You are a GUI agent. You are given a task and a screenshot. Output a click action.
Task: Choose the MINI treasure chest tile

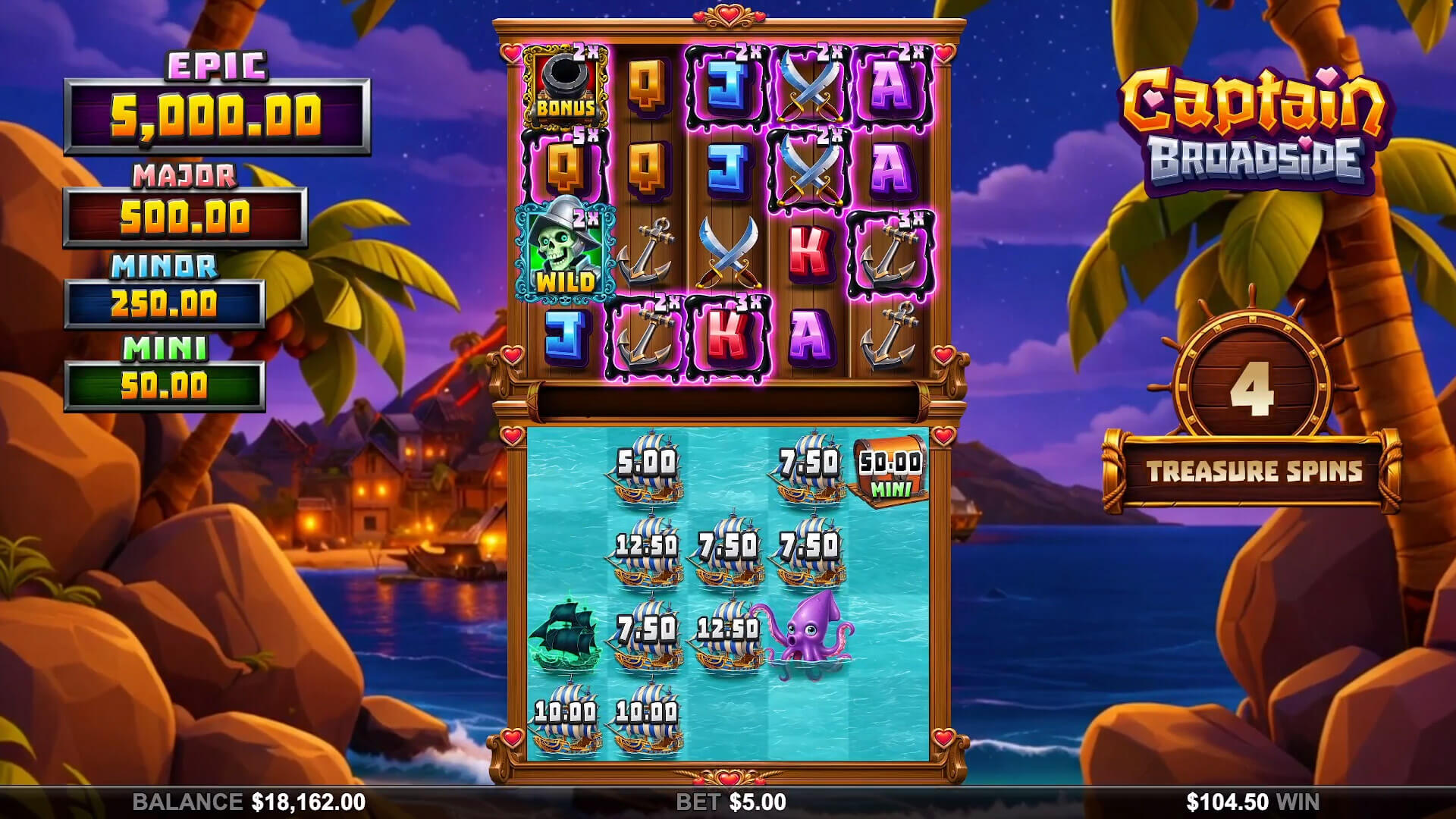pos(890,471)
